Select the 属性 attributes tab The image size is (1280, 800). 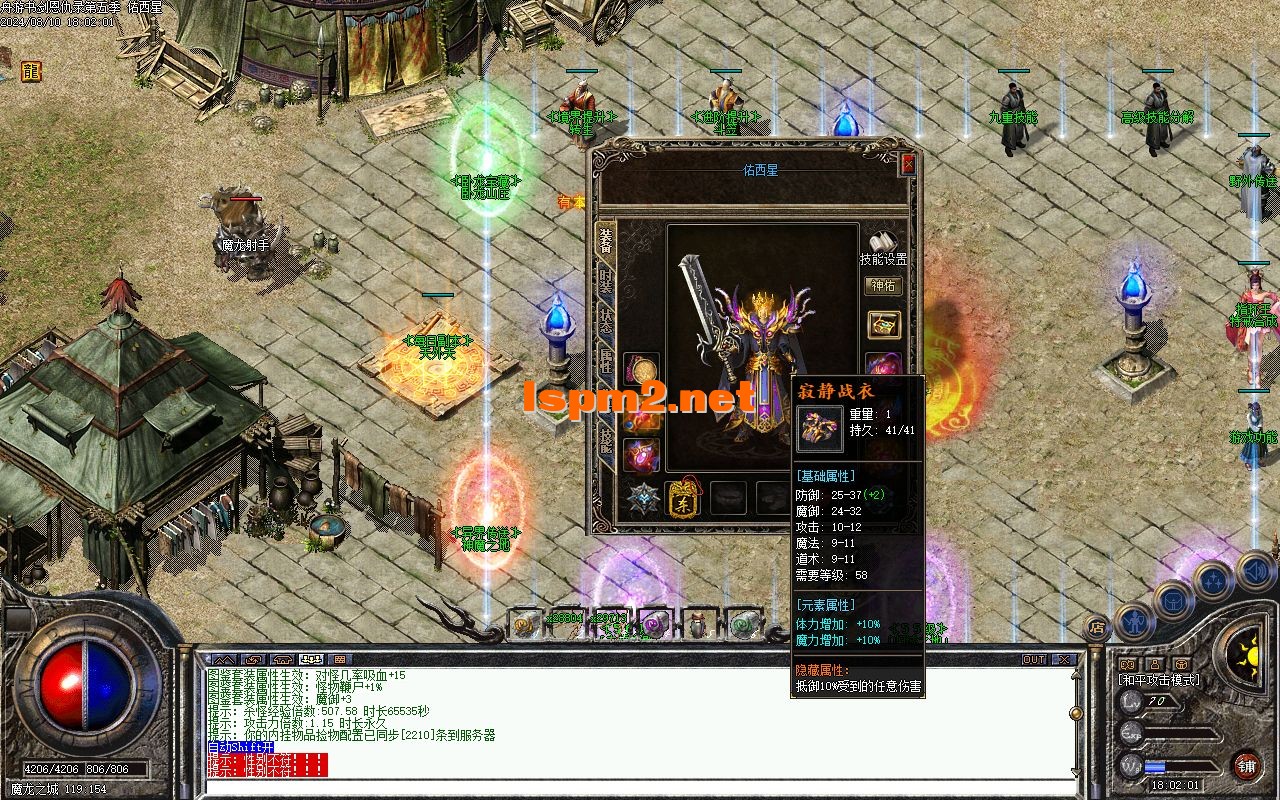(606, 366)
